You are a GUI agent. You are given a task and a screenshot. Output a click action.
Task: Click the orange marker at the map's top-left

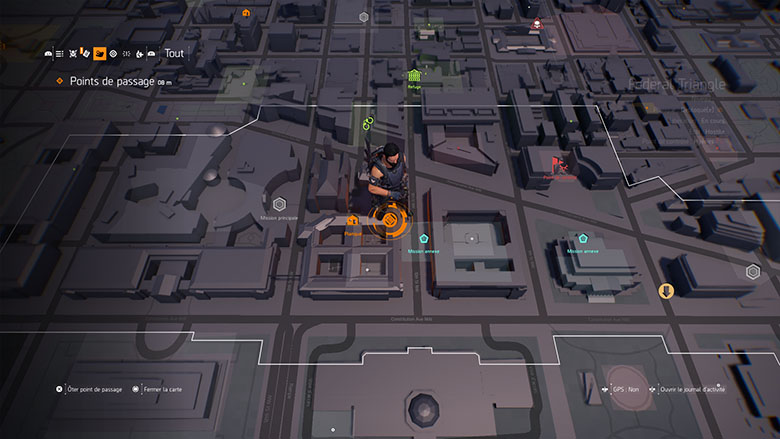pos(246,13)
